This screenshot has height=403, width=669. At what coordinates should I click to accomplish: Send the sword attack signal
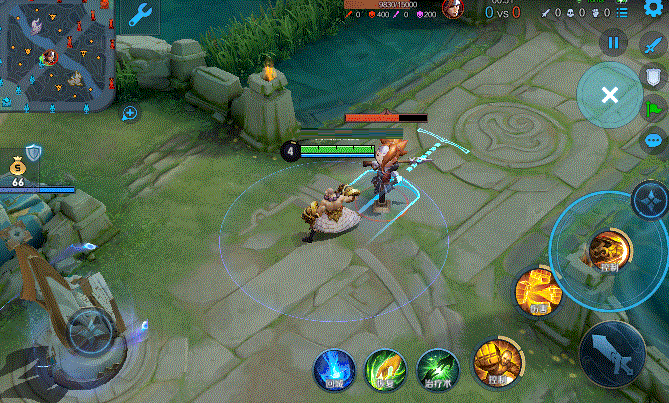coord(653,45)
